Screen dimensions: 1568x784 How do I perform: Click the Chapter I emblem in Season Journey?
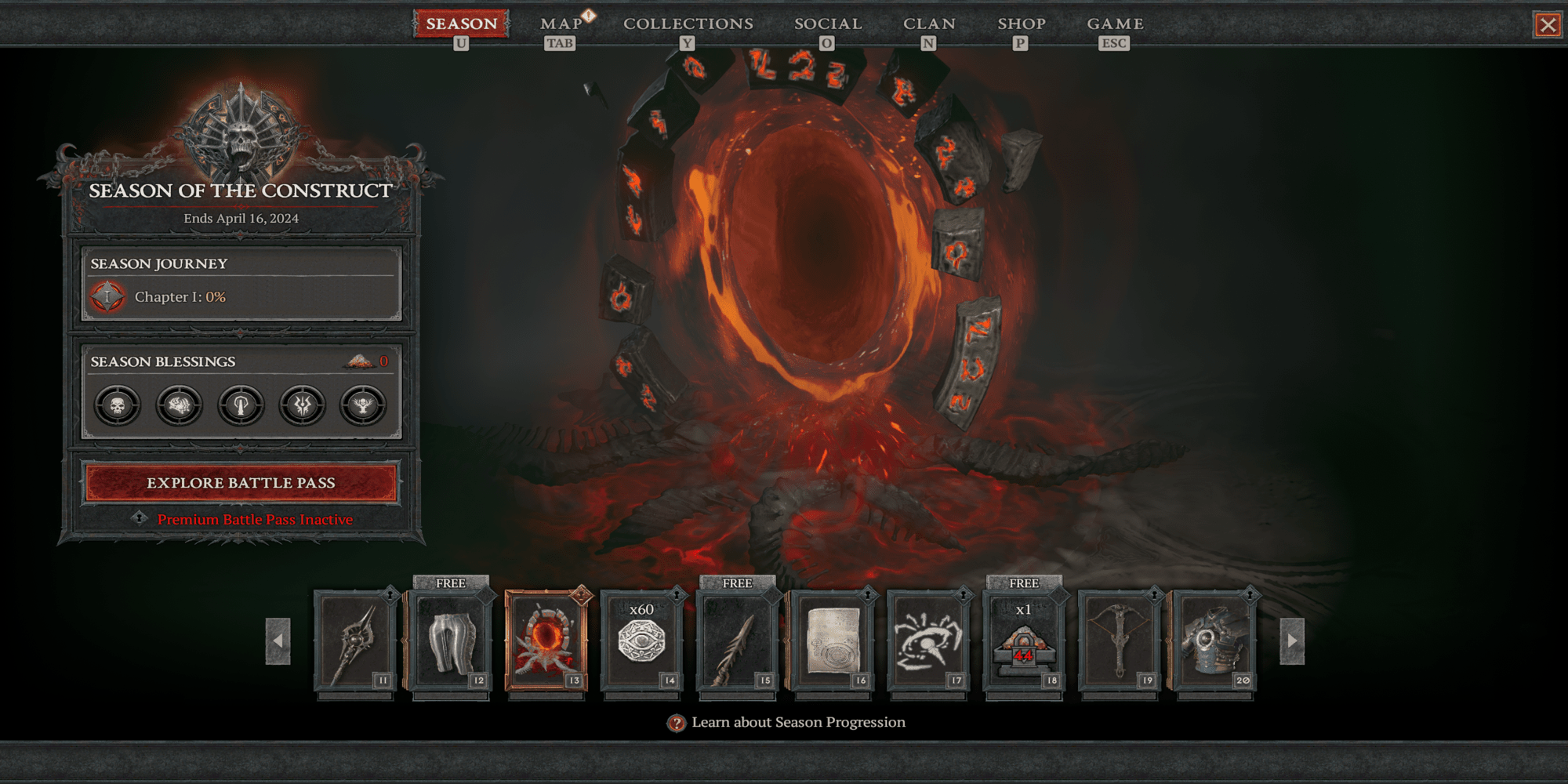(108, 297)
